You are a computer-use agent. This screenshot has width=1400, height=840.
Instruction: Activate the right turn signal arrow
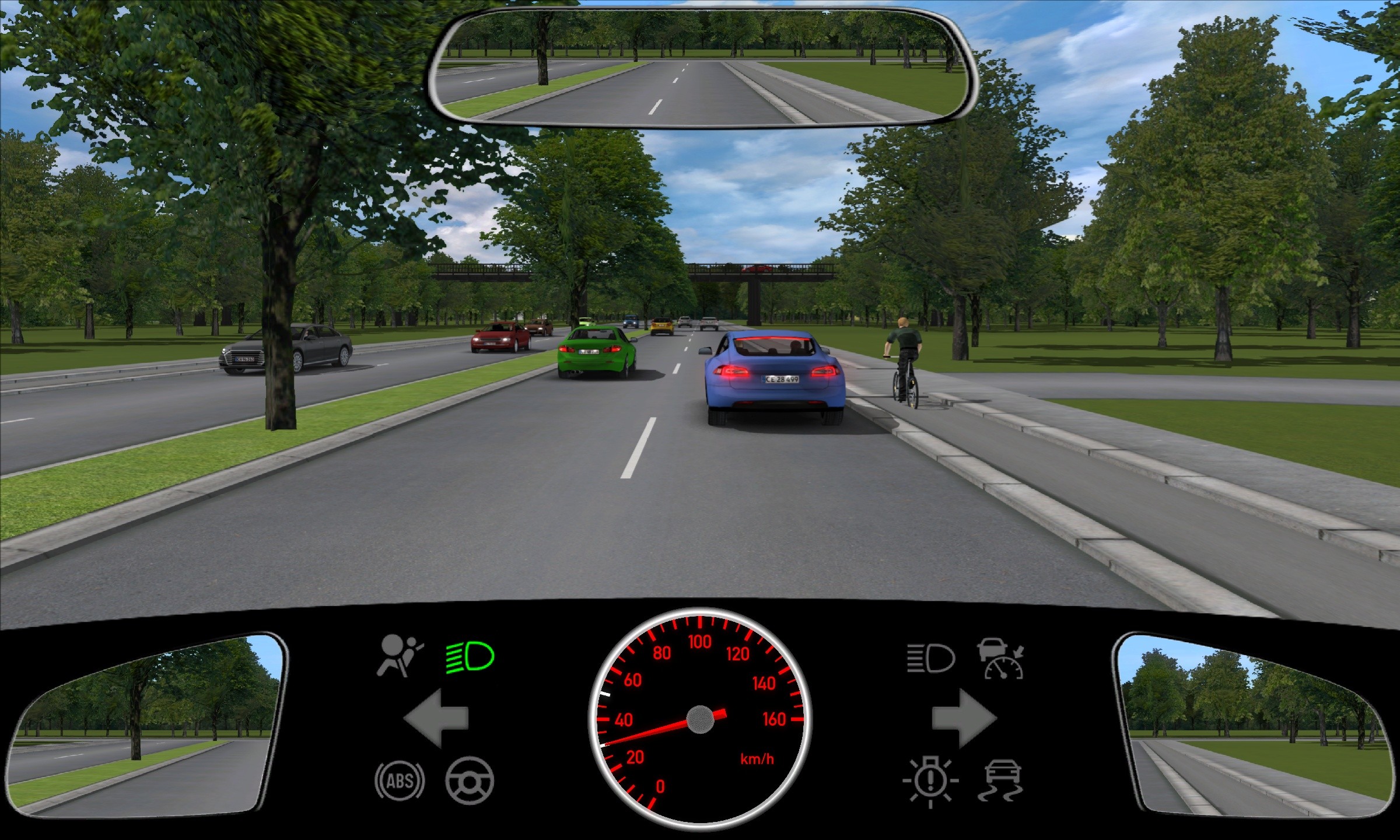pos(964,717)
